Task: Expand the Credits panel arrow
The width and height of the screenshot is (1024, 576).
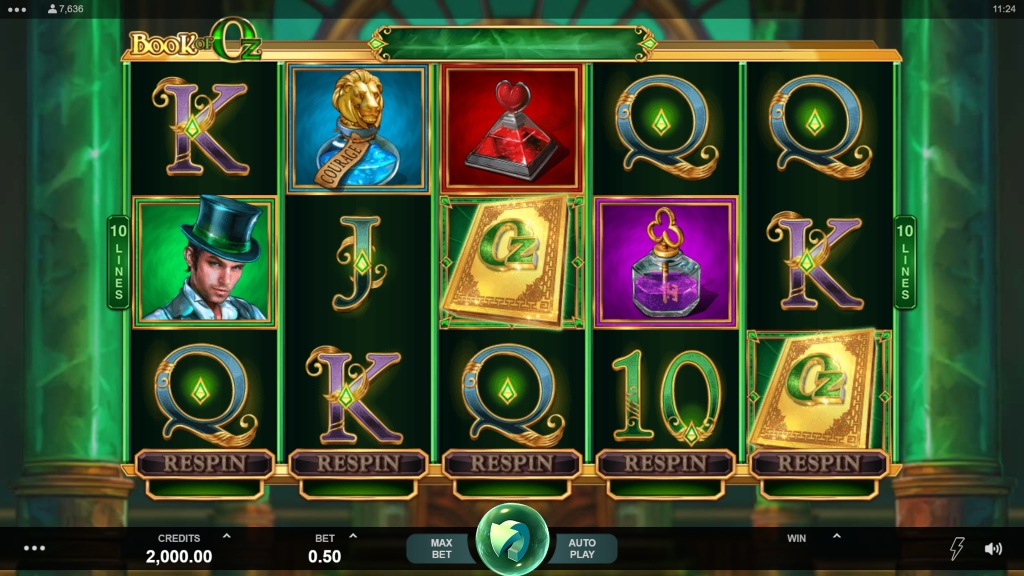Action: (227, 537)
